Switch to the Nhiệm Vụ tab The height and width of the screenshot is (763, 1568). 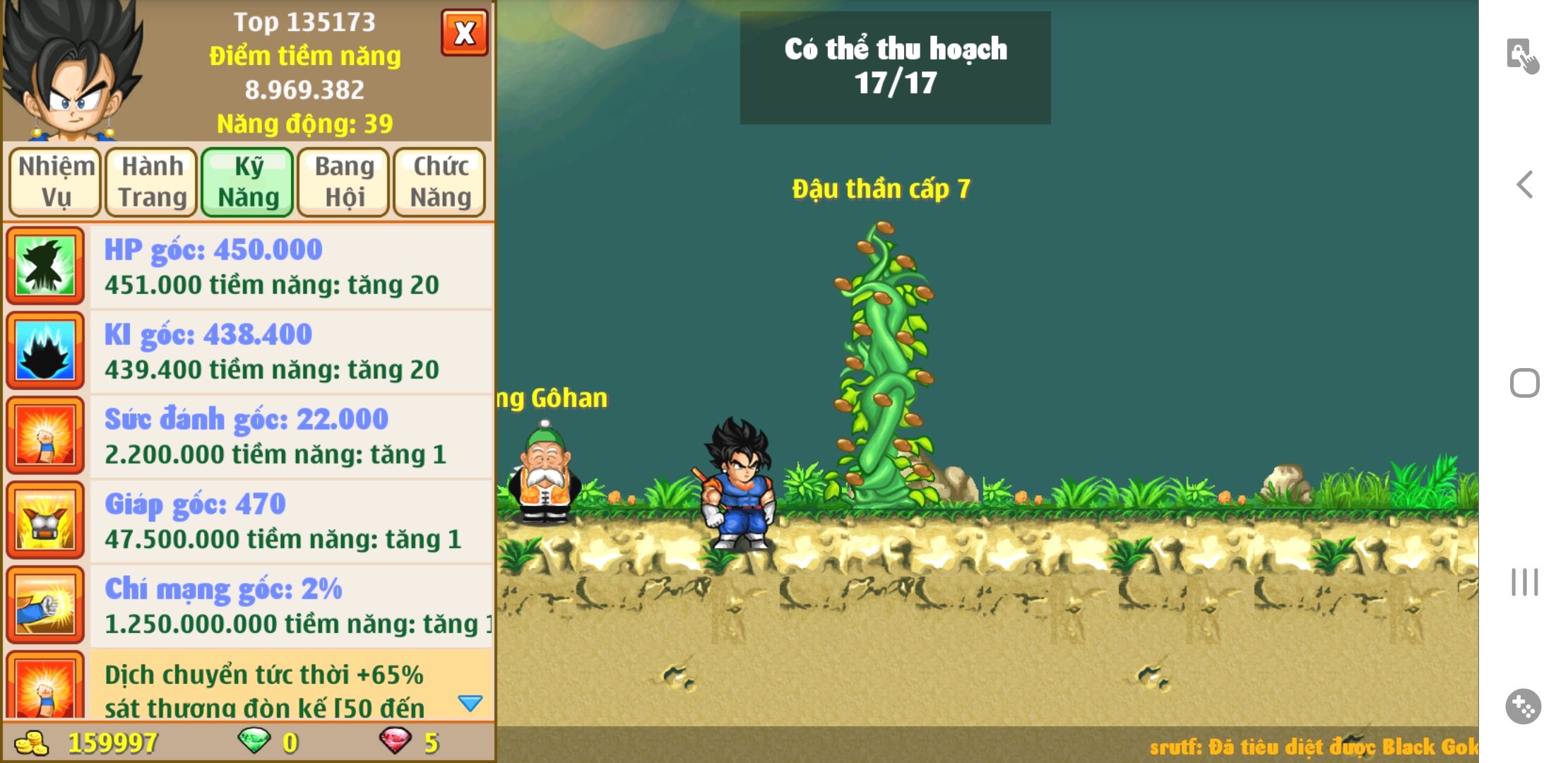click(x=56, y=182)
